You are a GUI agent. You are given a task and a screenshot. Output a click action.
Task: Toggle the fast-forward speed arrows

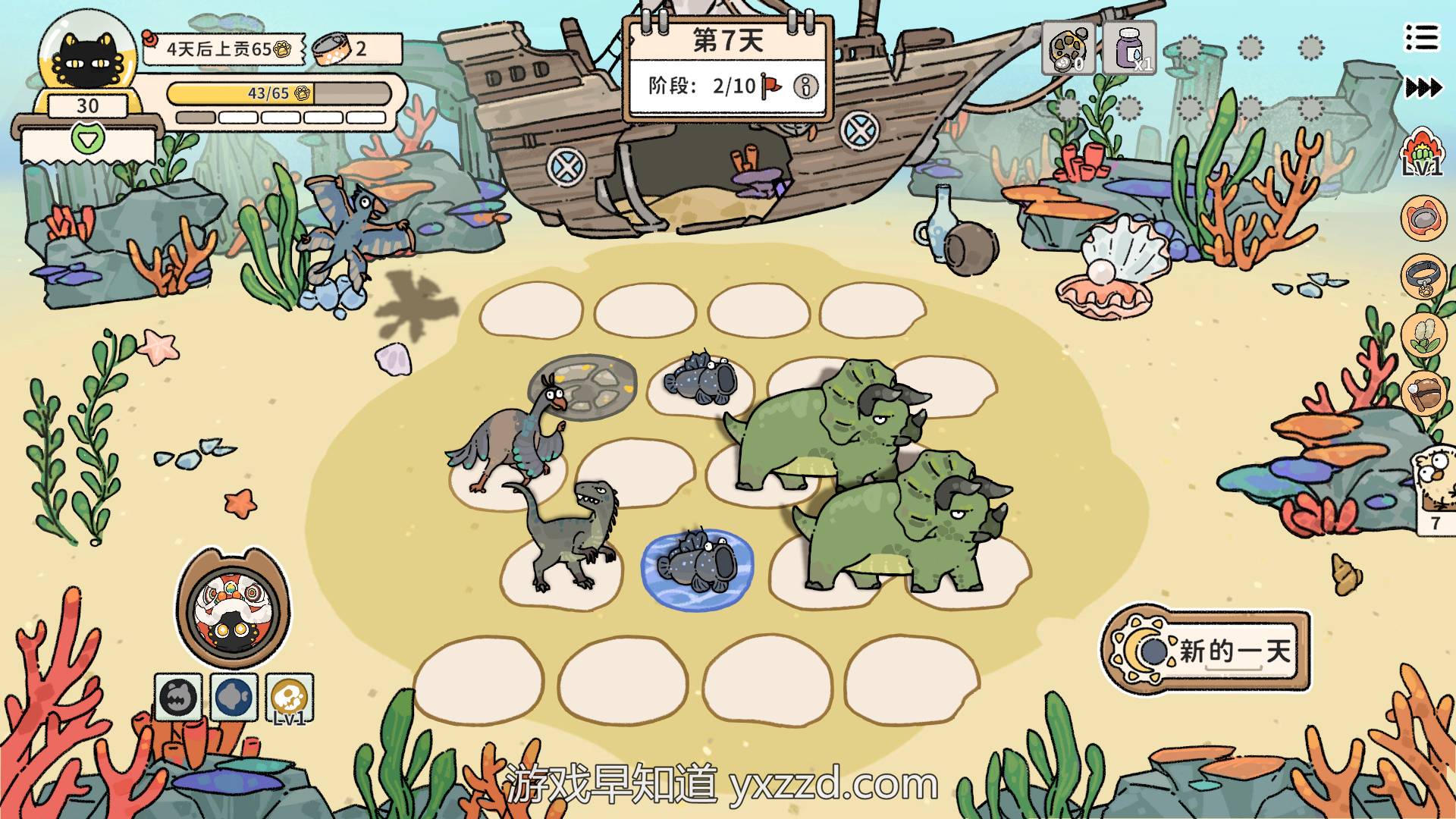(1423, 88)
